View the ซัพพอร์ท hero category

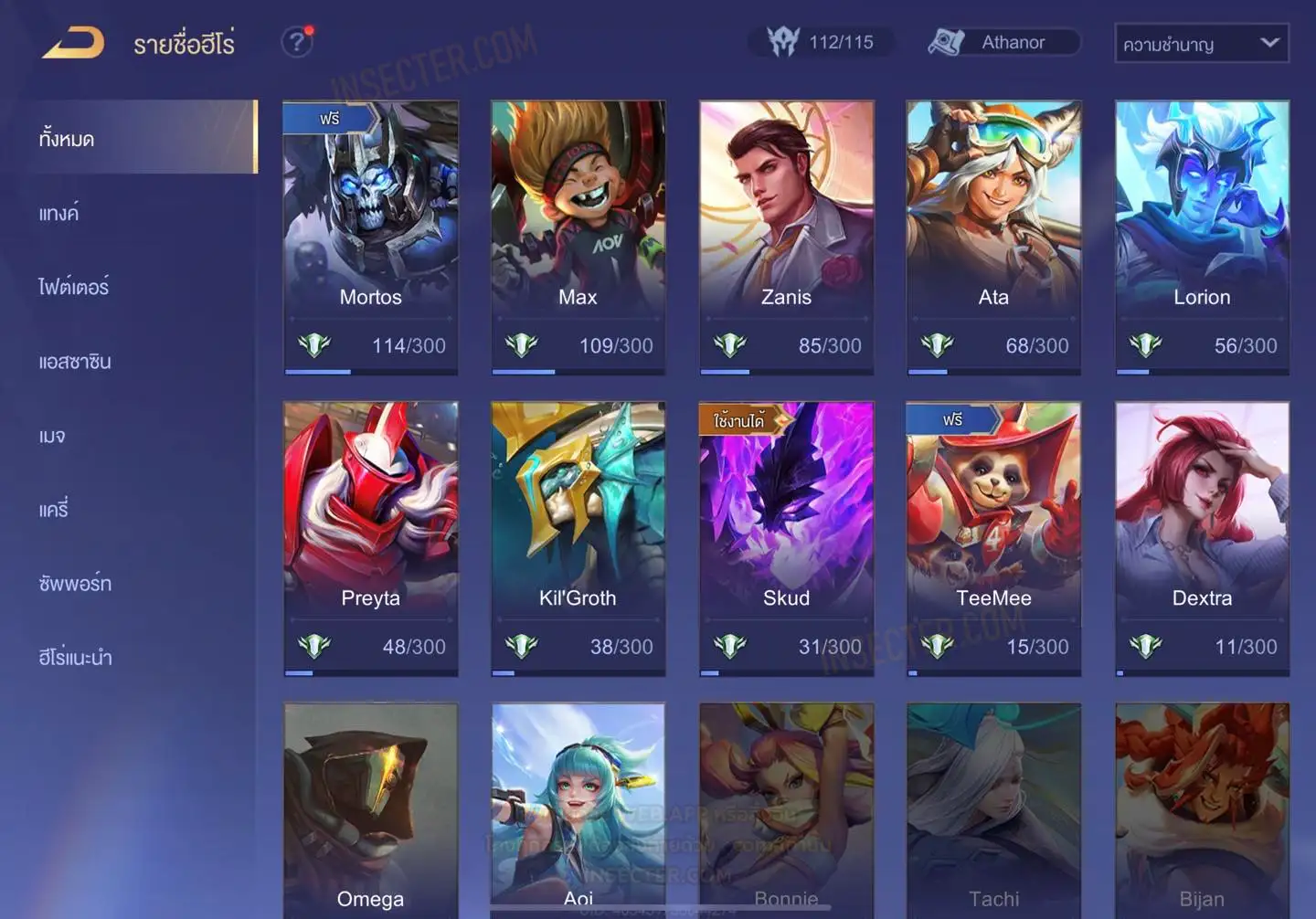(x=75, y=584)
